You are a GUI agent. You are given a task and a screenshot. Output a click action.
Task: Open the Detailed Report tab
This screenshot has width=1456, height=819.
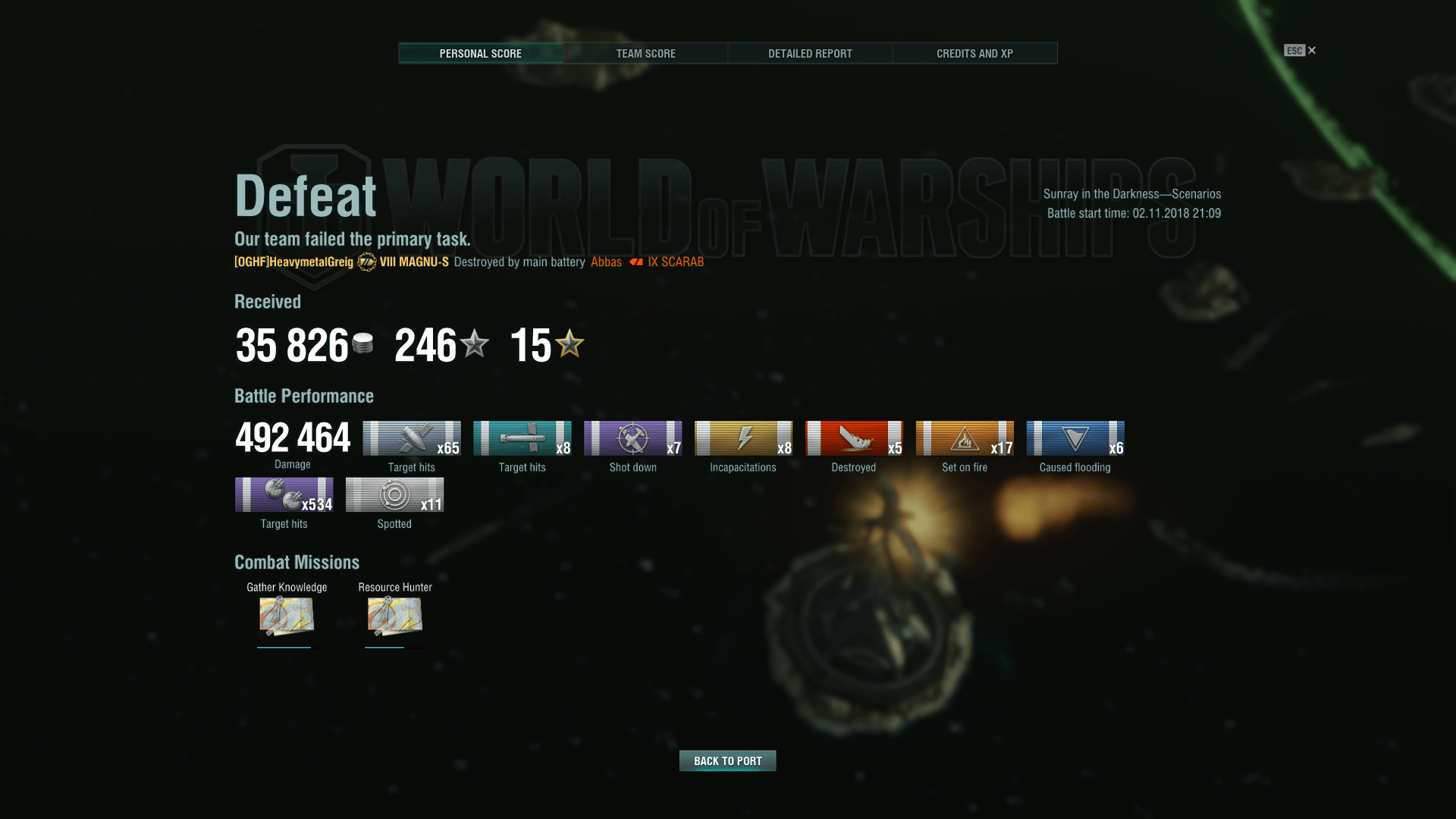(x=810, y=53)
